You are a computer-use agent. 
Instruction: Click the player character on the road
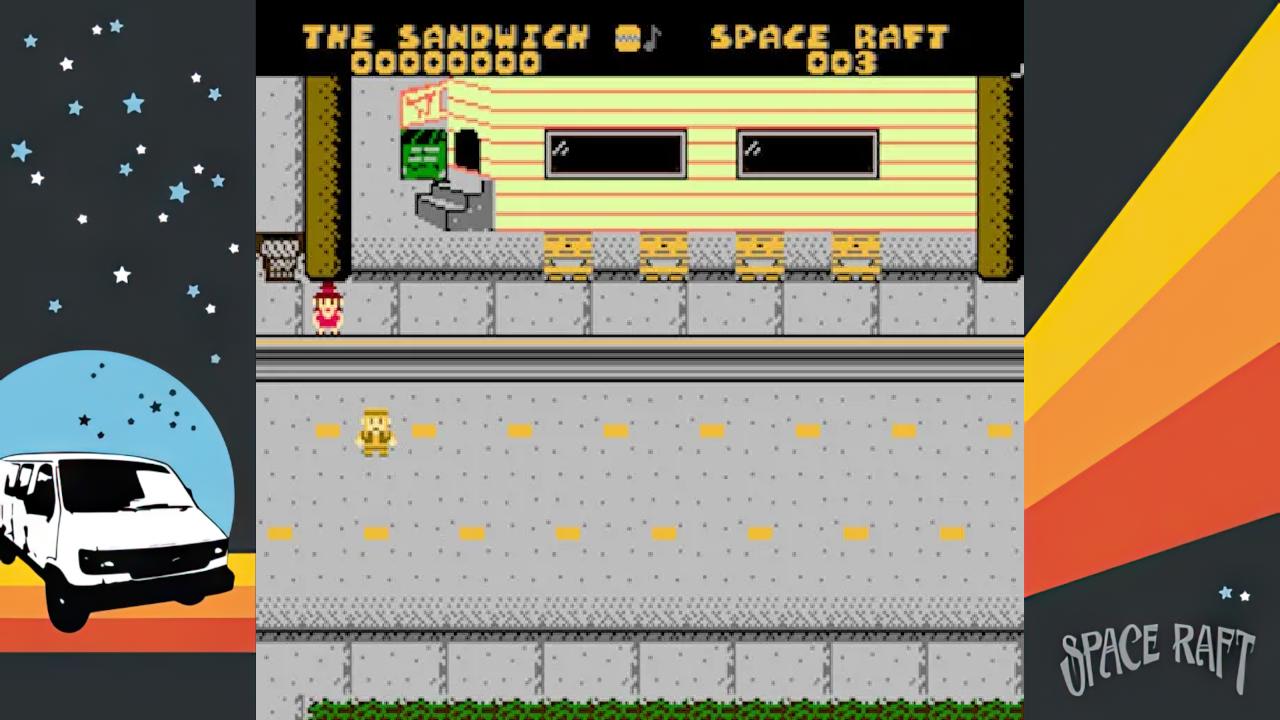coord(375,430)
